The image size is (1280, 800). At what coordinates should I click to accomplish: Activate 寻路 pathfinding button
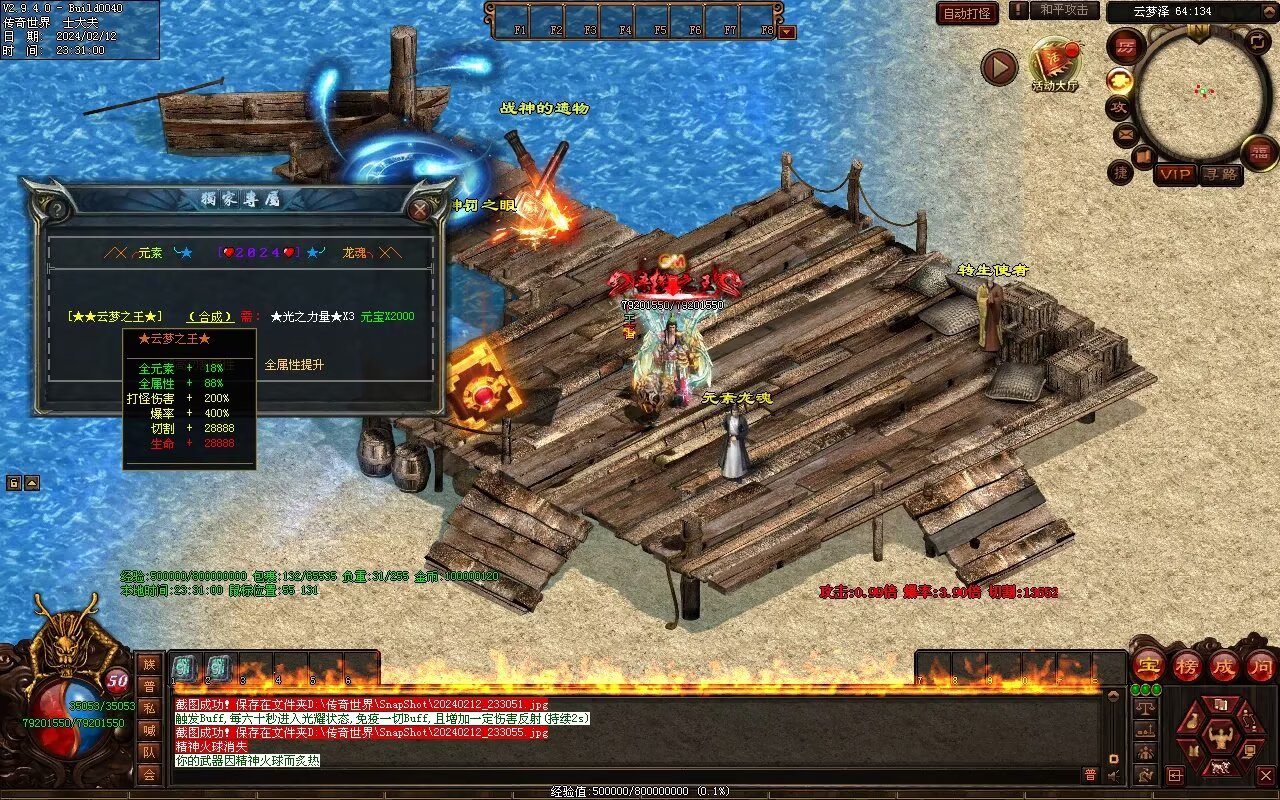click(1221, 174)
